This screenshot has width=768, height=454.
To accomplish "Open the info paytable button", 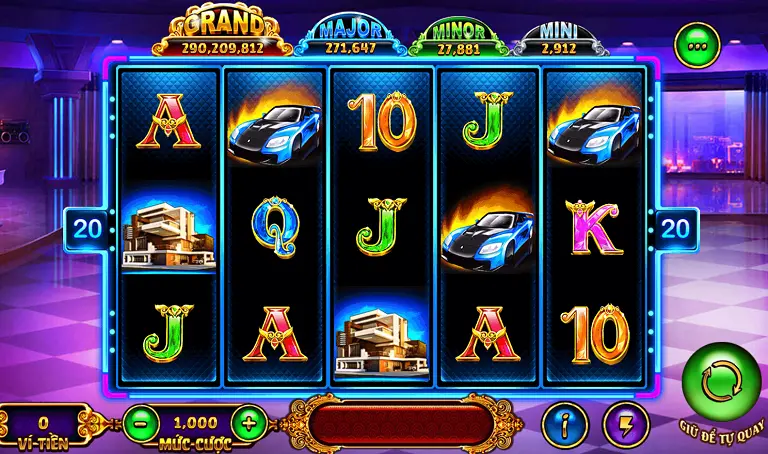I will point(563,425).
